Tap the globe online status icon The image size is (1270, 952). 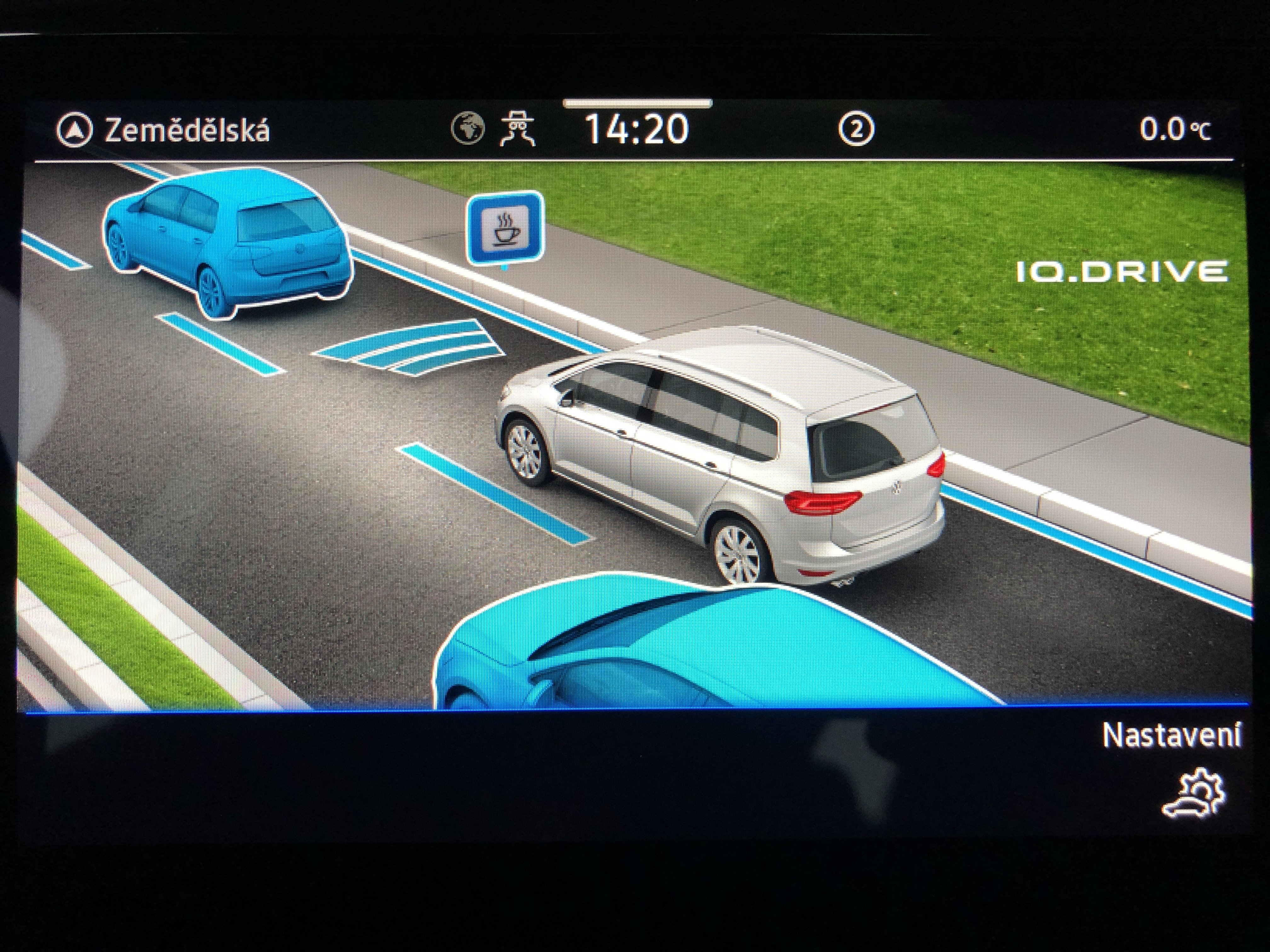(x=467, y=128)
